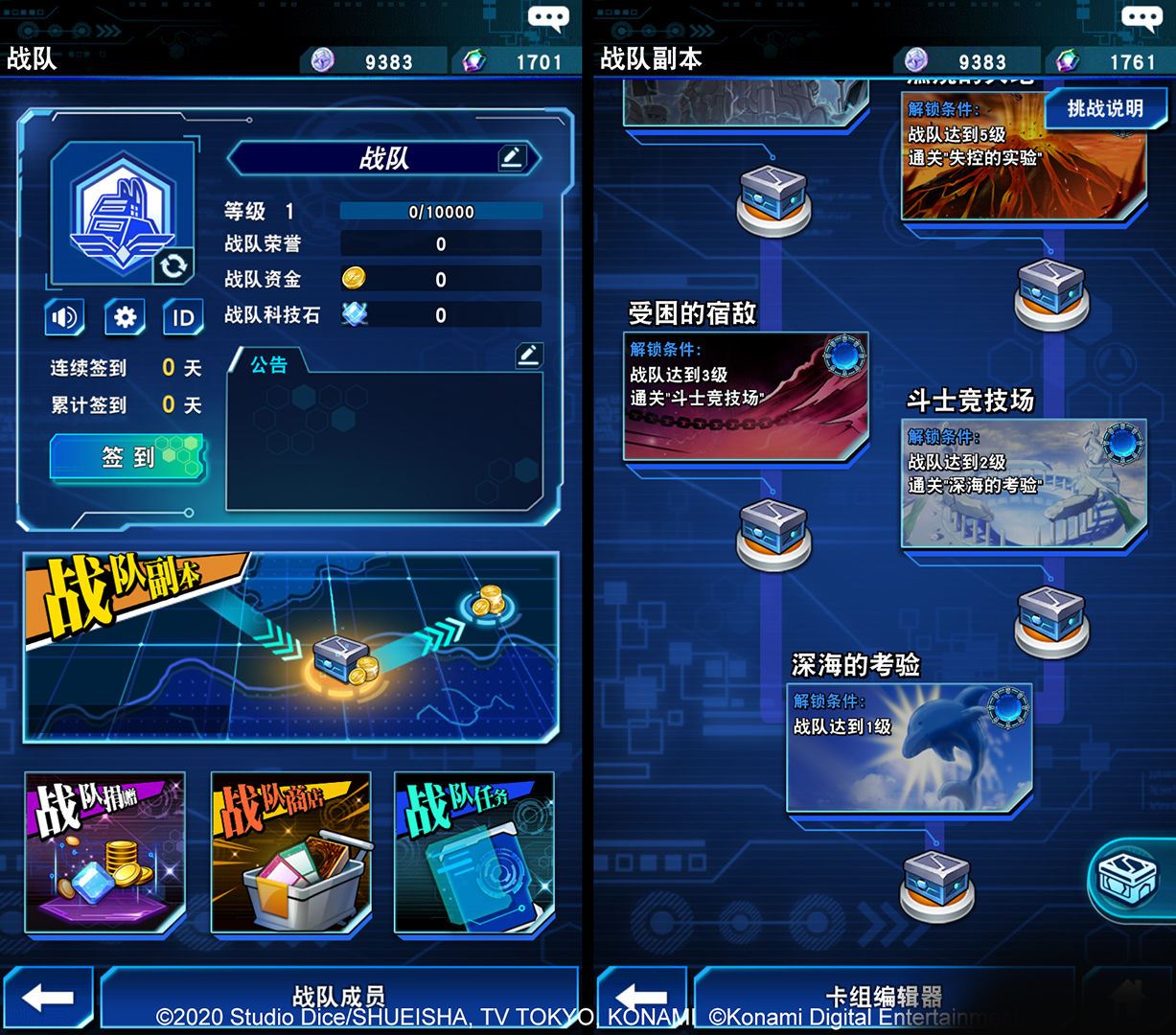1176x1035 pixels.
Task: Open the 卡组编辑器 deck editor
Action: point(884,997)
